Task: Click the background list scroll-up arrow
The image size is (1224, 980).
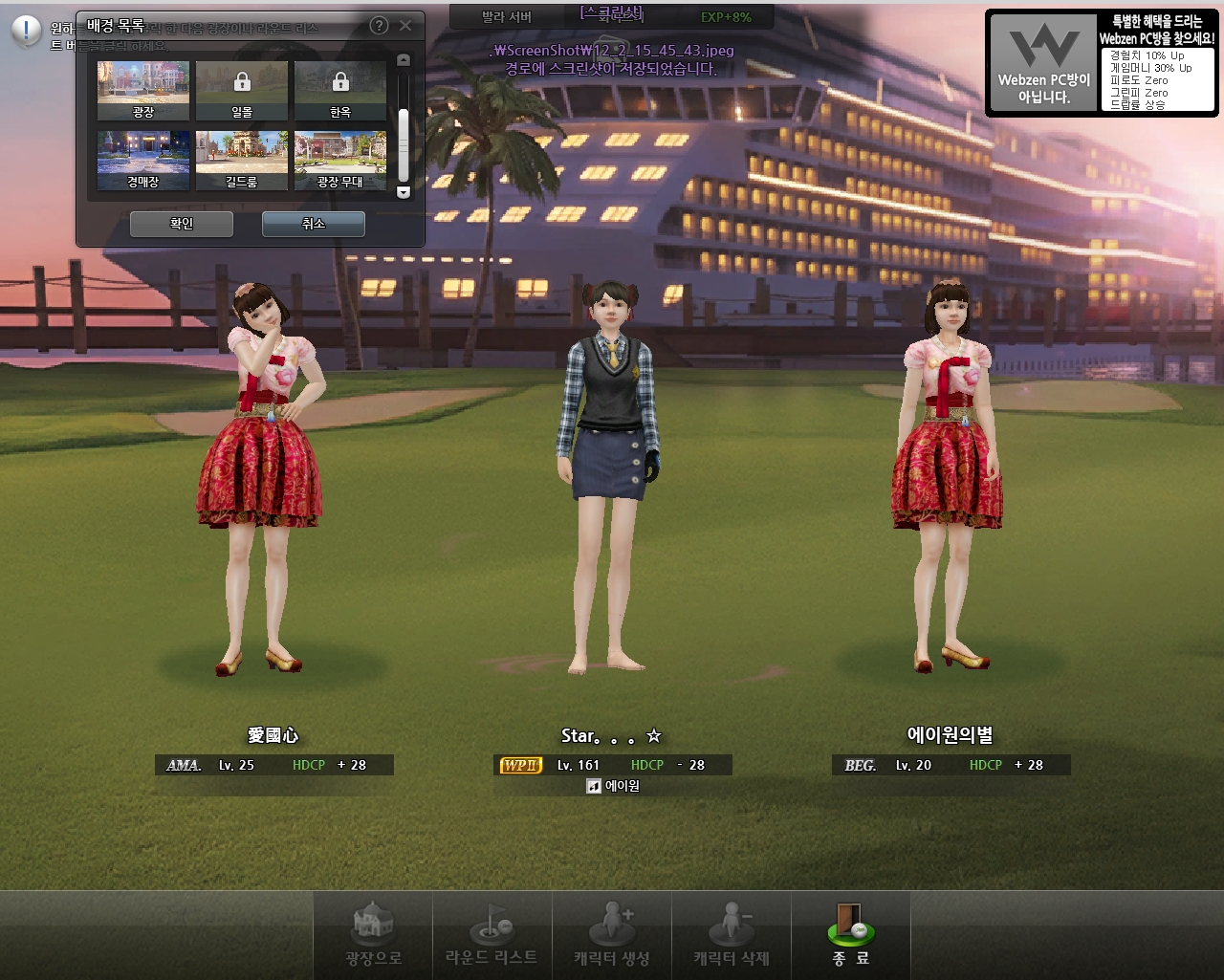Action: pos(404,60)
